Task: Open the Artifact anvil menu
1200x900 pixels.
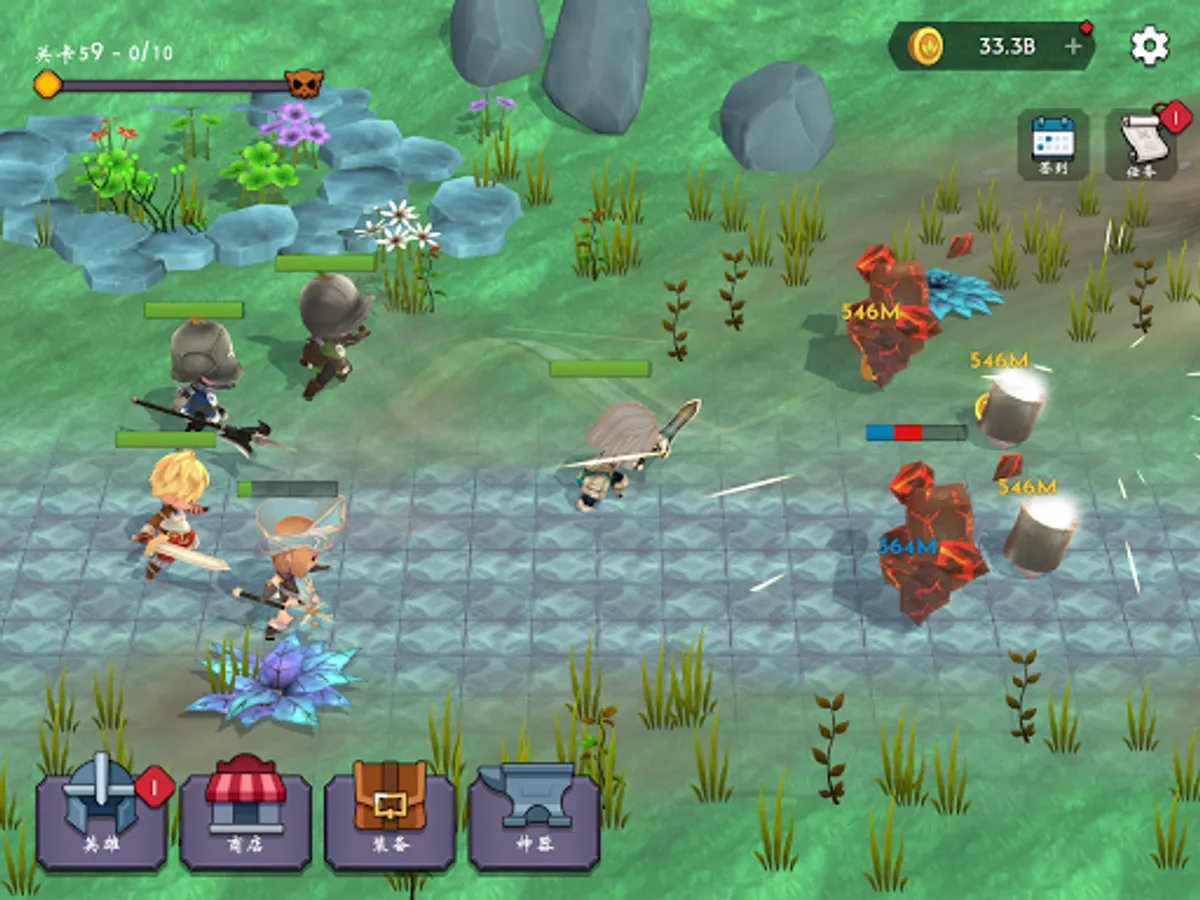Action: pos(534,811)
